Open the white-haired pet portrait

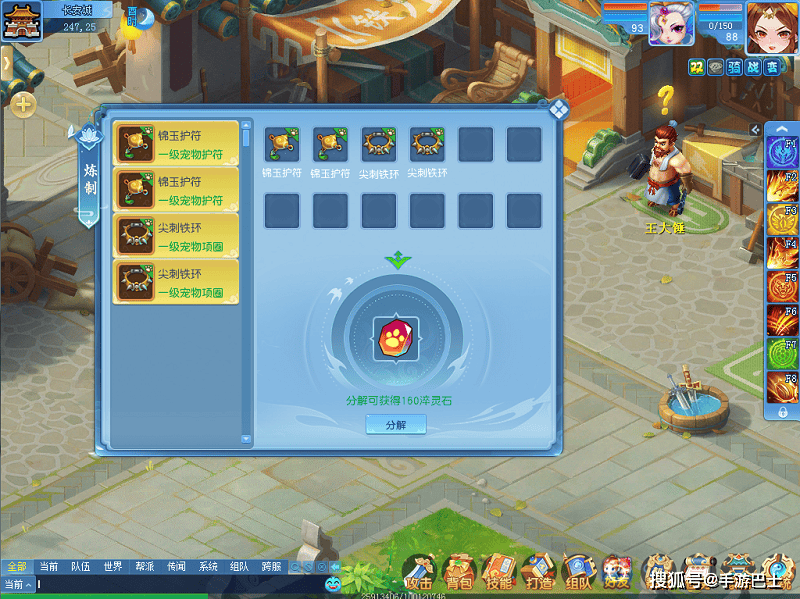tap(670, 24)
